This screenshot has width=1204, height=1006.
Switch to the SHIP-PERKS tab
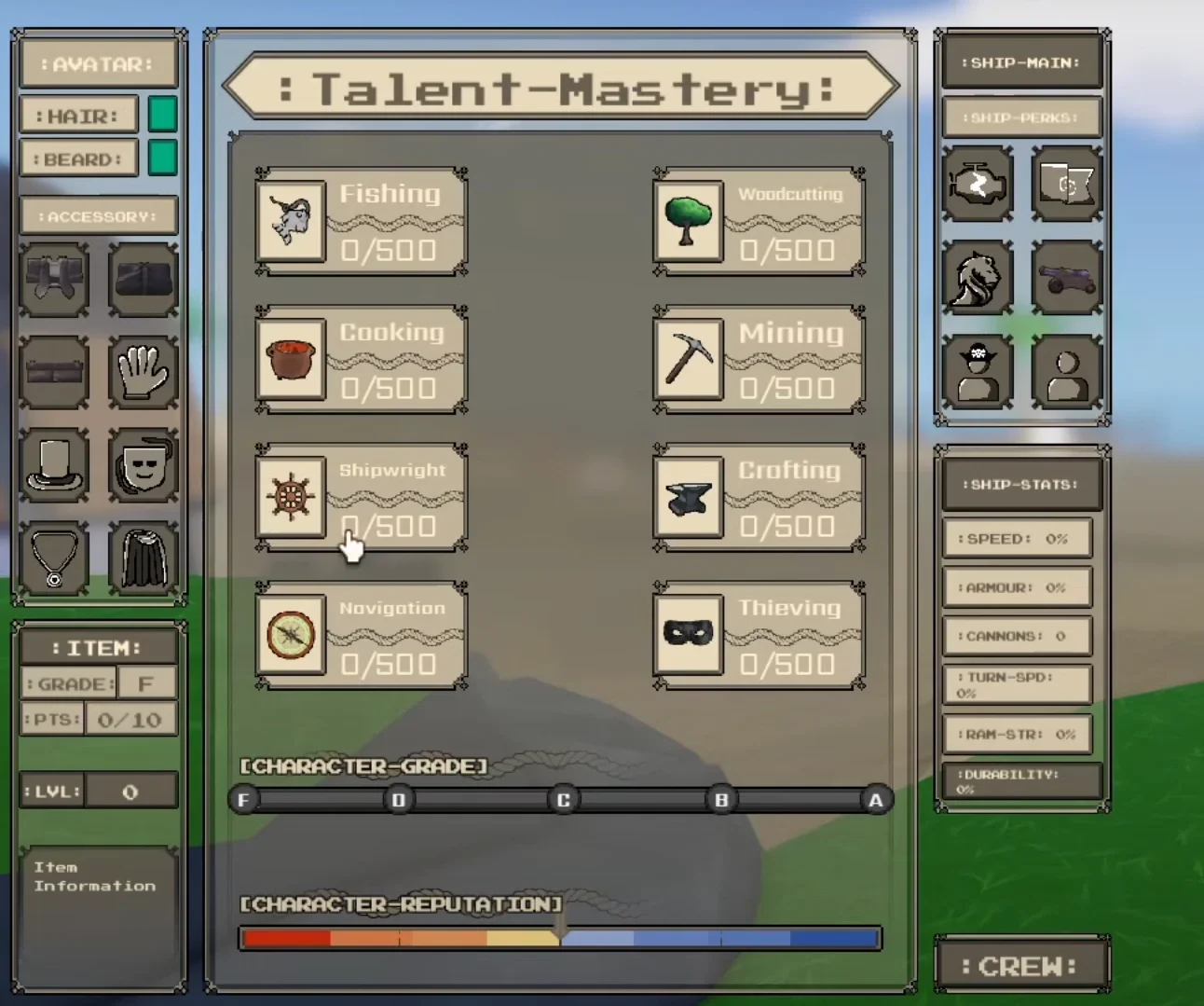point(1021,117)
